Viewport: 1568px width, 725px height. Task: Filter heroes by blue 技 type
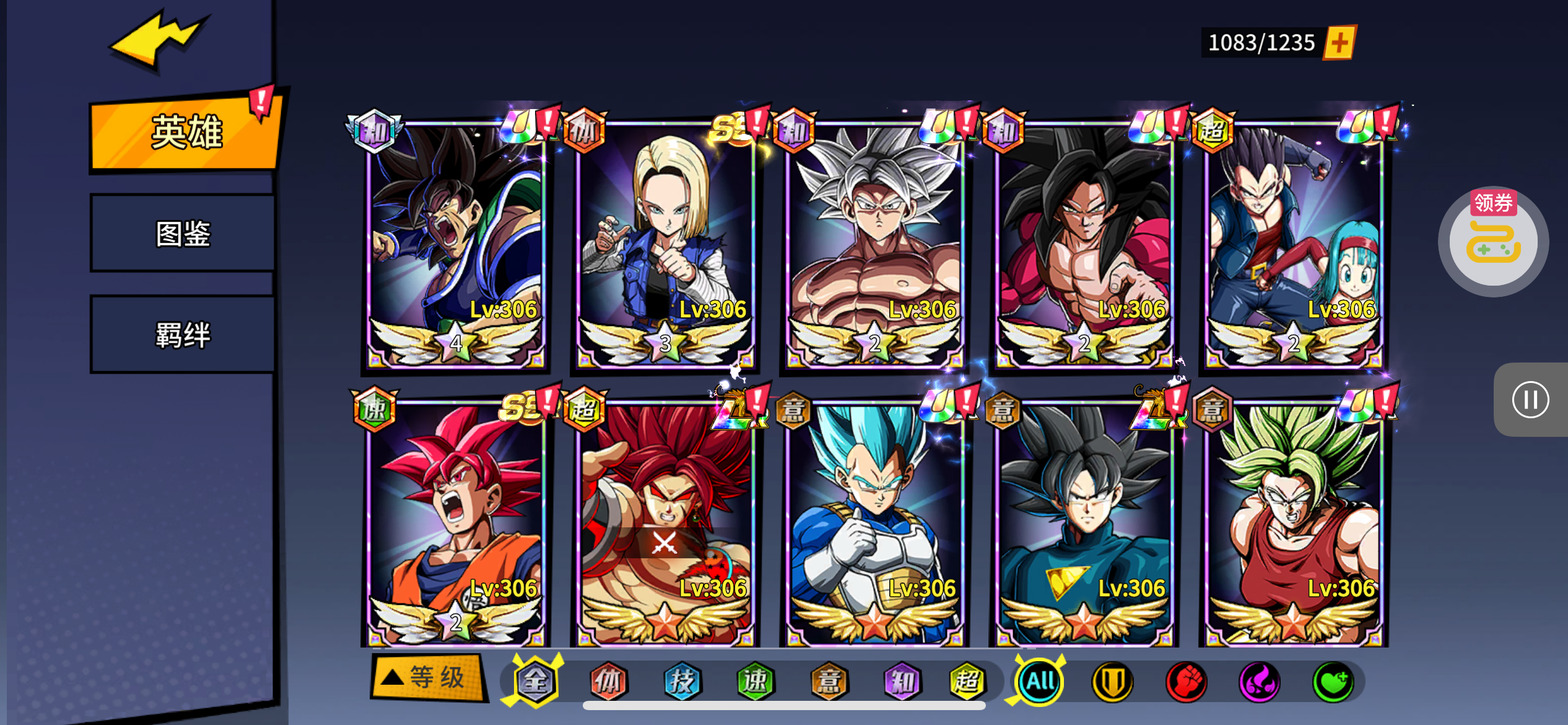(x=682, y=682)
